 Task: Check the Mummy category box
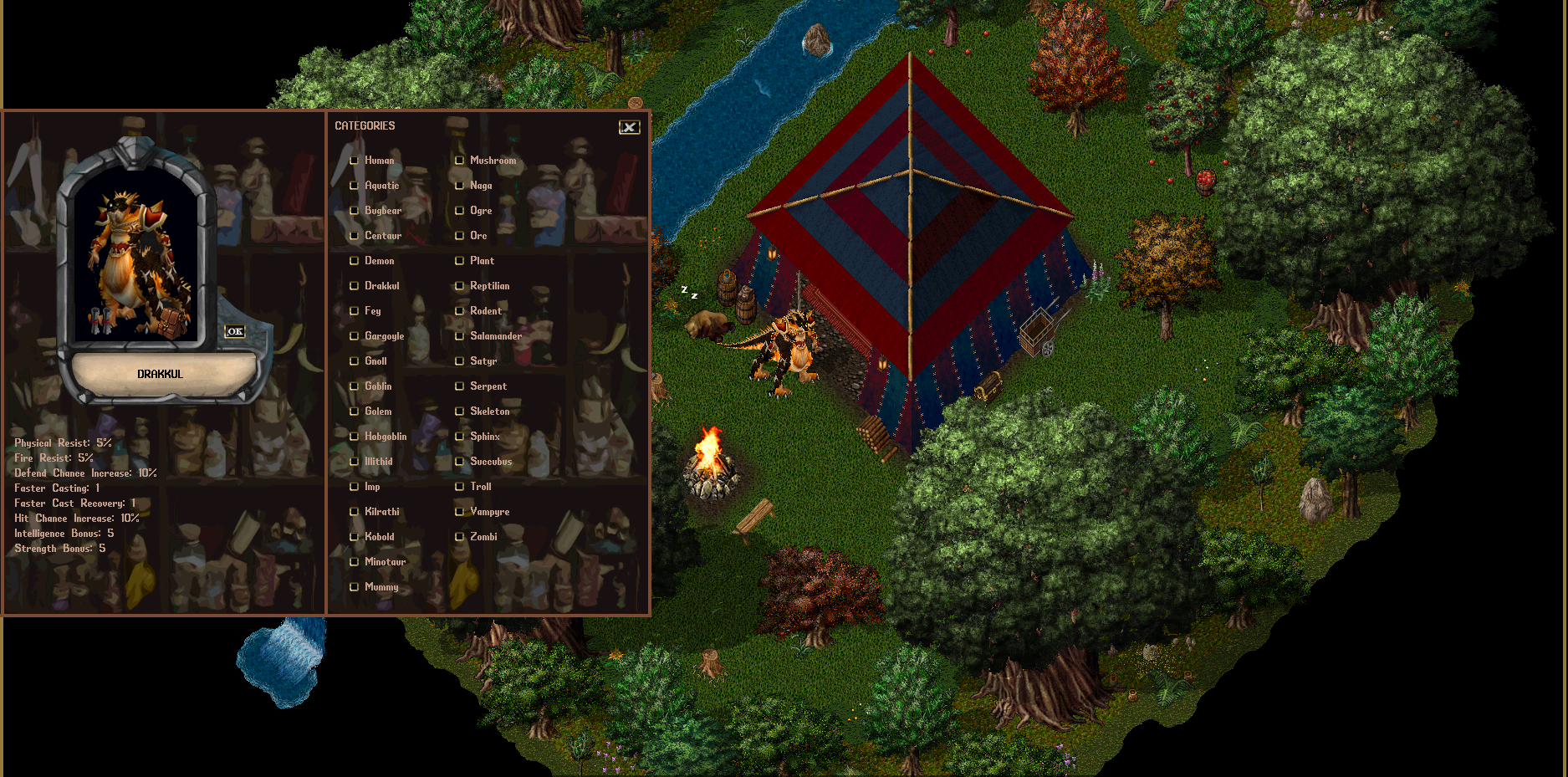pyautogui.click(x=355, y=587)
